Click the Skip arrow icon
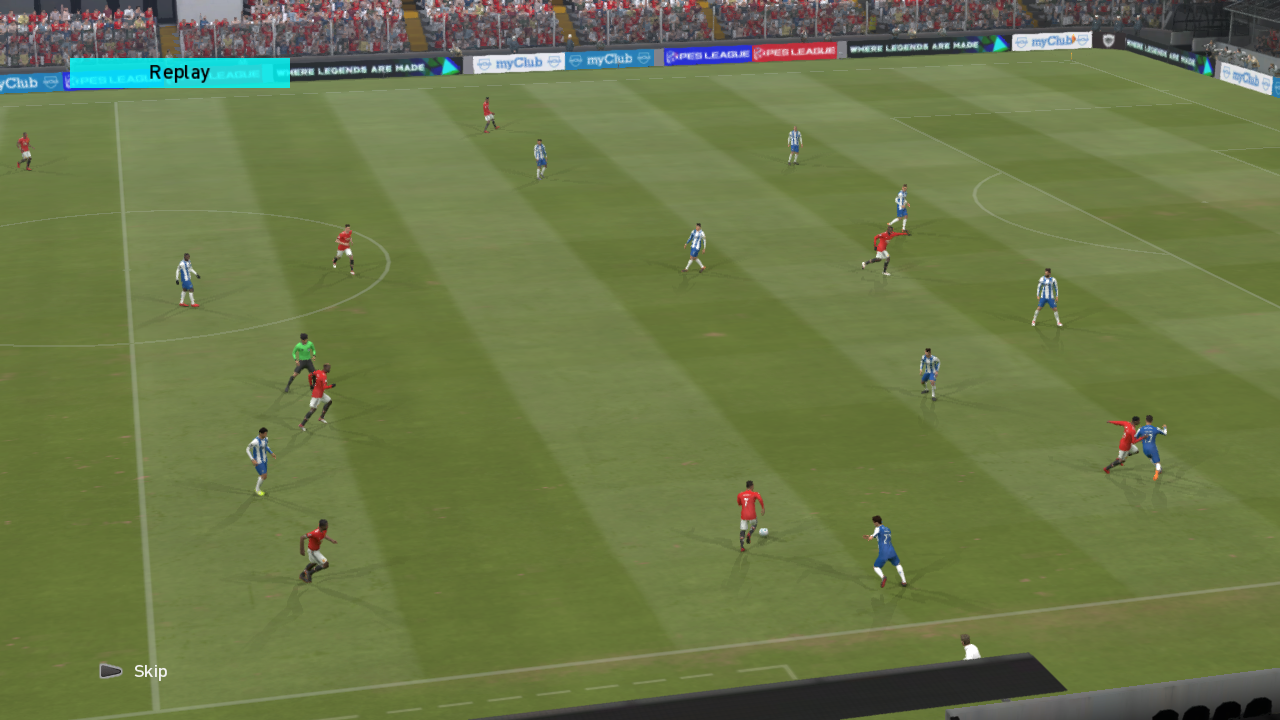Screen dimensions: 1280x720 (x=110, y=671)
